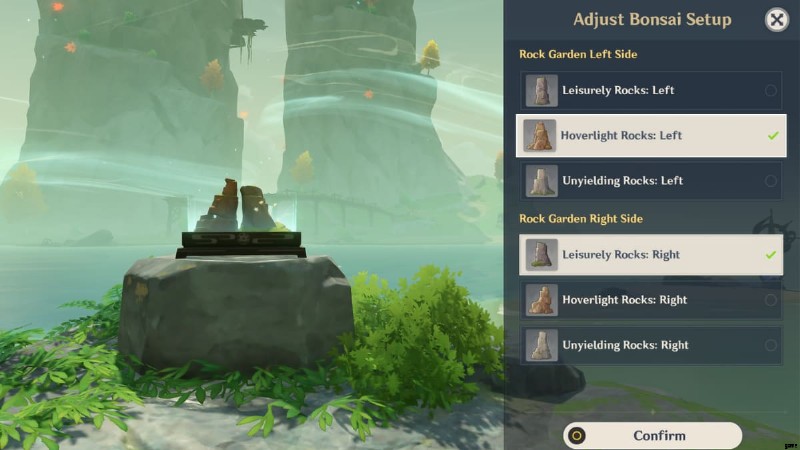Image resolution: width=800 pixels, height=450 pixels.
Task: Select Leisurely Rocks: Right option
Action: tap(650, 255)
